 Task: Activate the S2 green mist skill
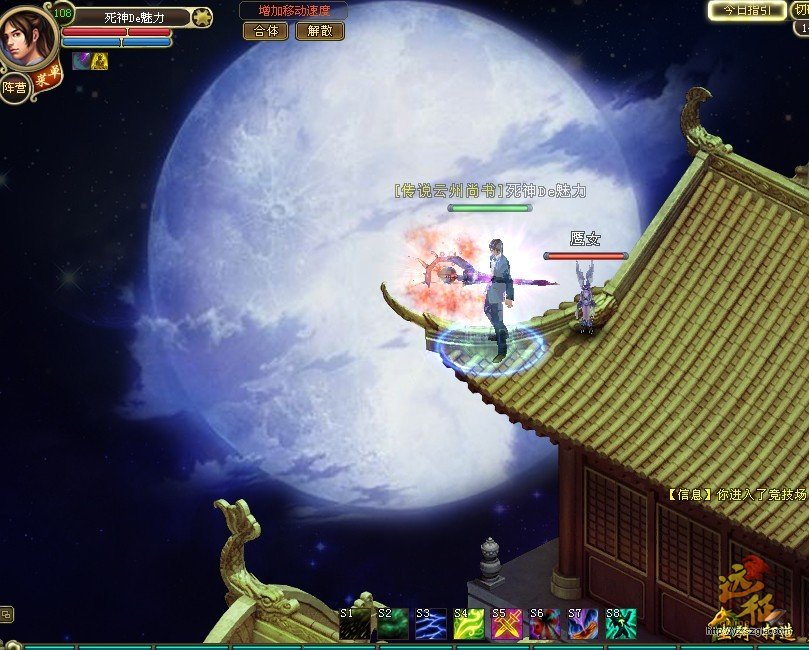pos(392,624)
